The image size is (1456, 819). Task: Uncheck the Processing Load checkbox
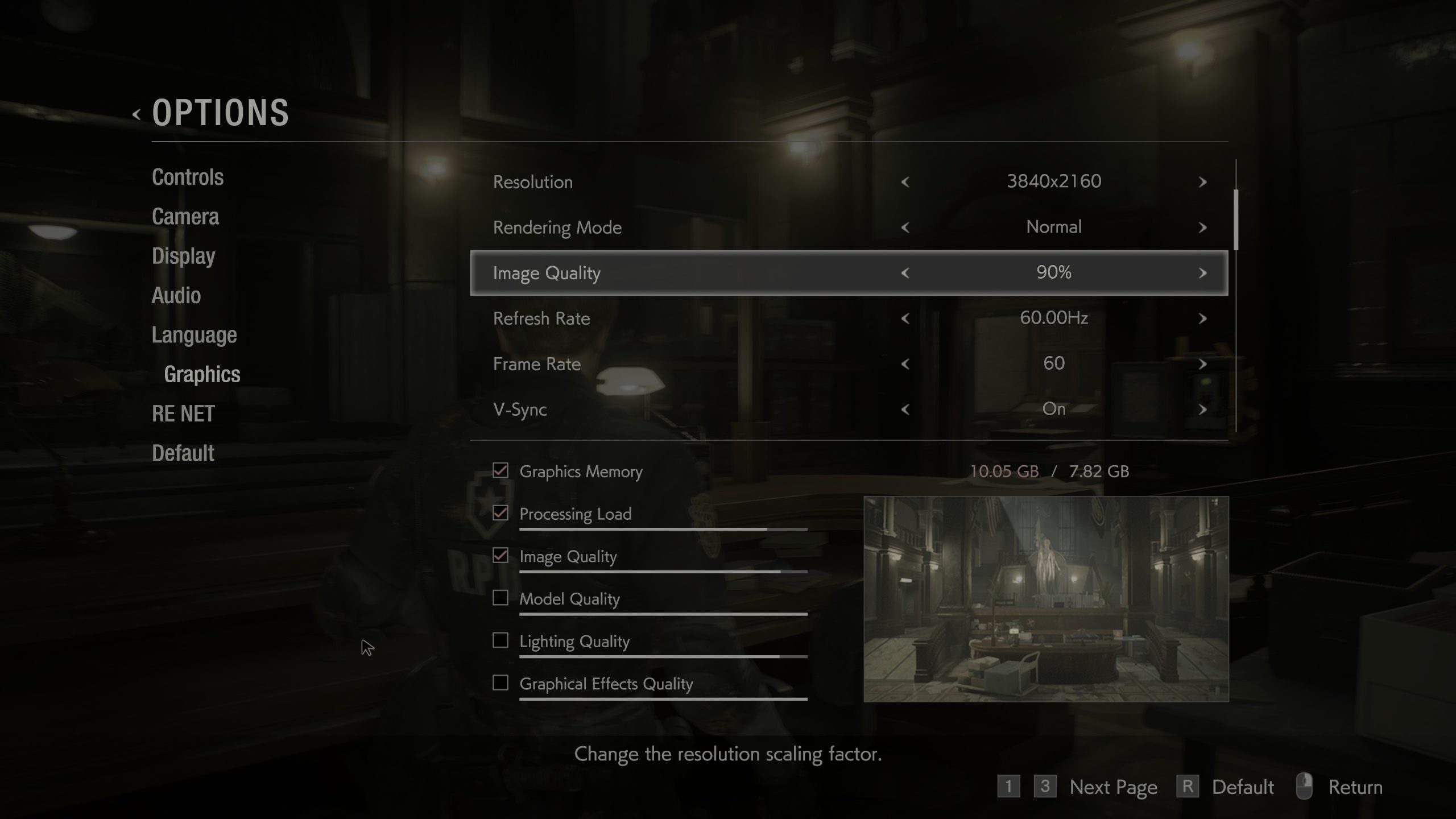[500, 514]
